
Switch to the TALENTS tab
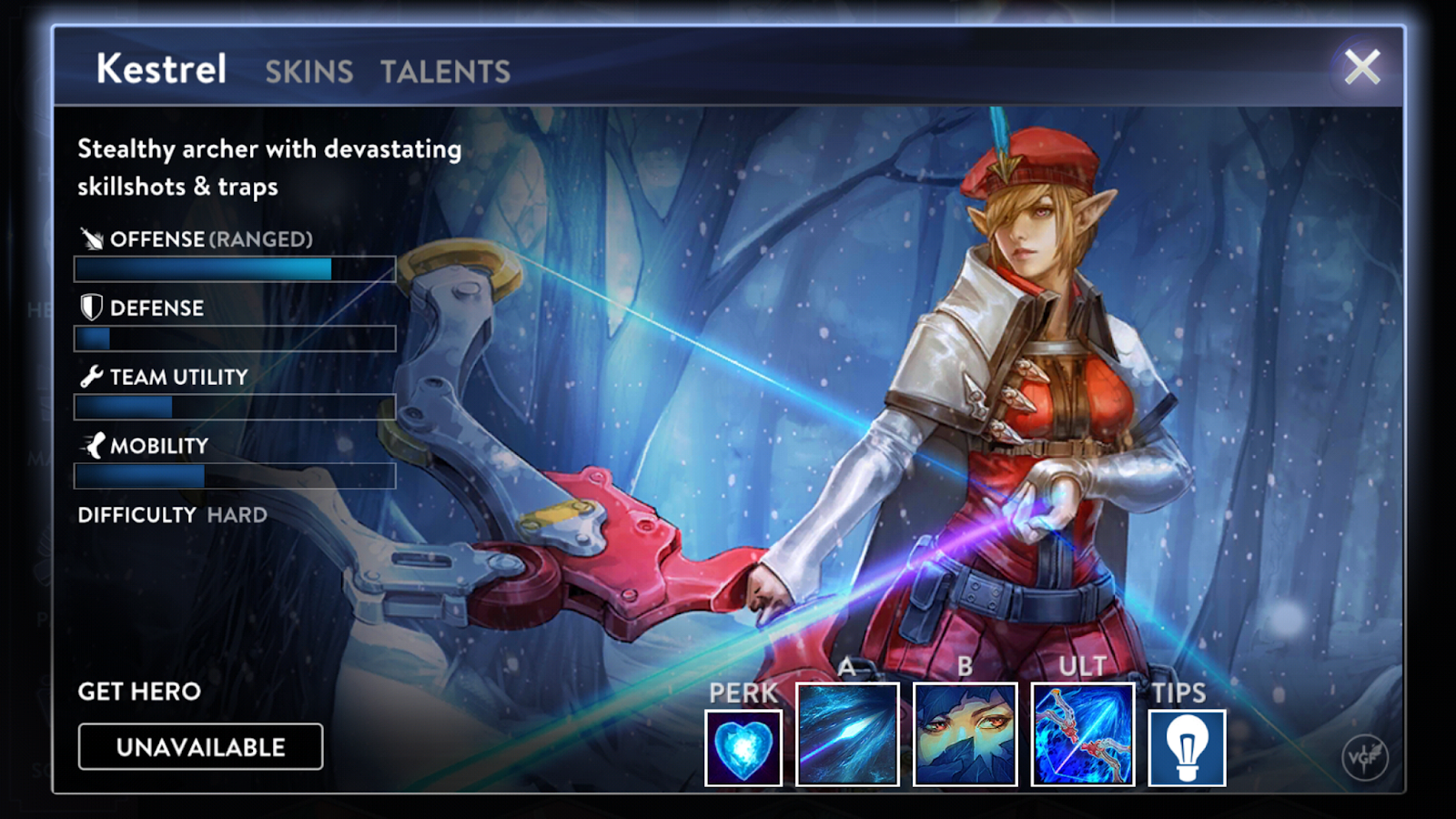(443, 73)
